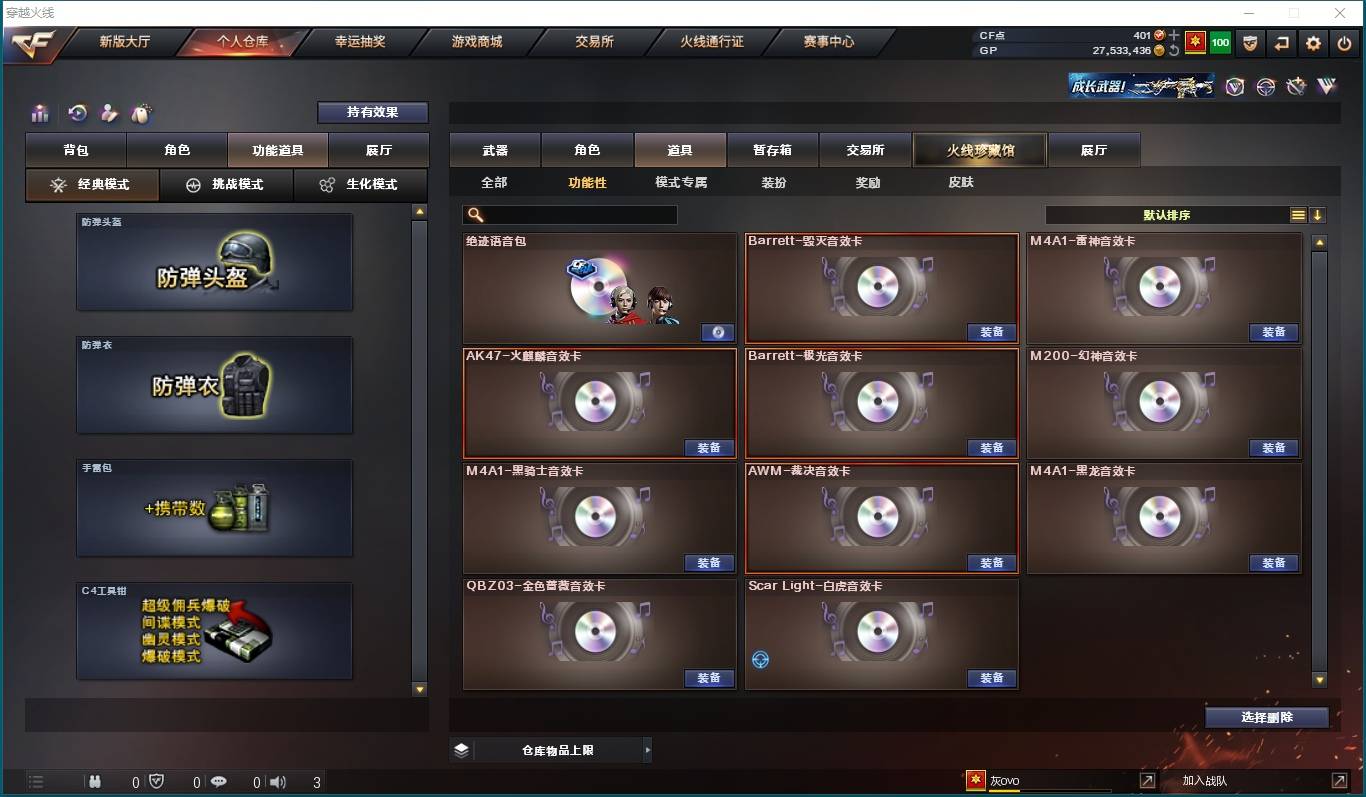Click the 选择删除 button
1366x797 pixels.
pos(1267,717)
